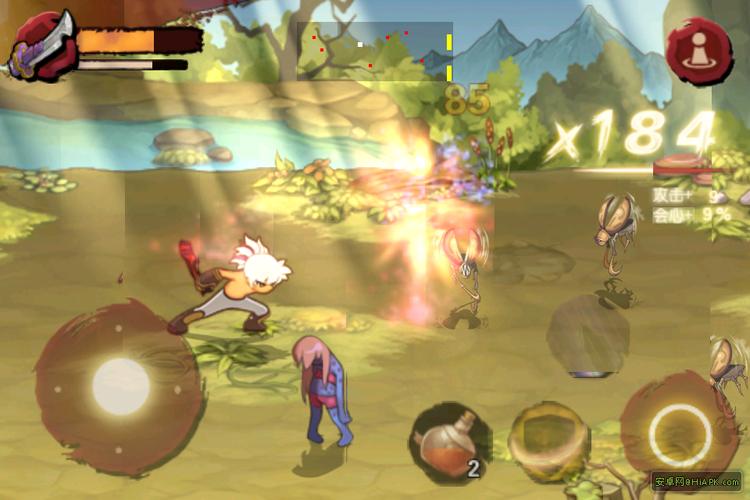Tap the red pause button with pawn icon

click(699, 51)
